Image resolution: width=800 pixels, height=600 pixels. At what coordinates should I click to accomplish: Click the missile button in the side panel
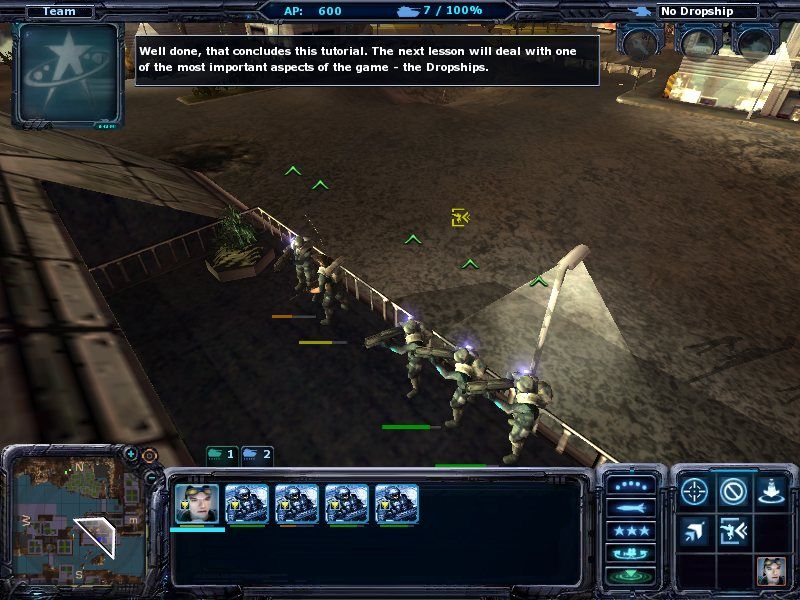coord(632,508)
